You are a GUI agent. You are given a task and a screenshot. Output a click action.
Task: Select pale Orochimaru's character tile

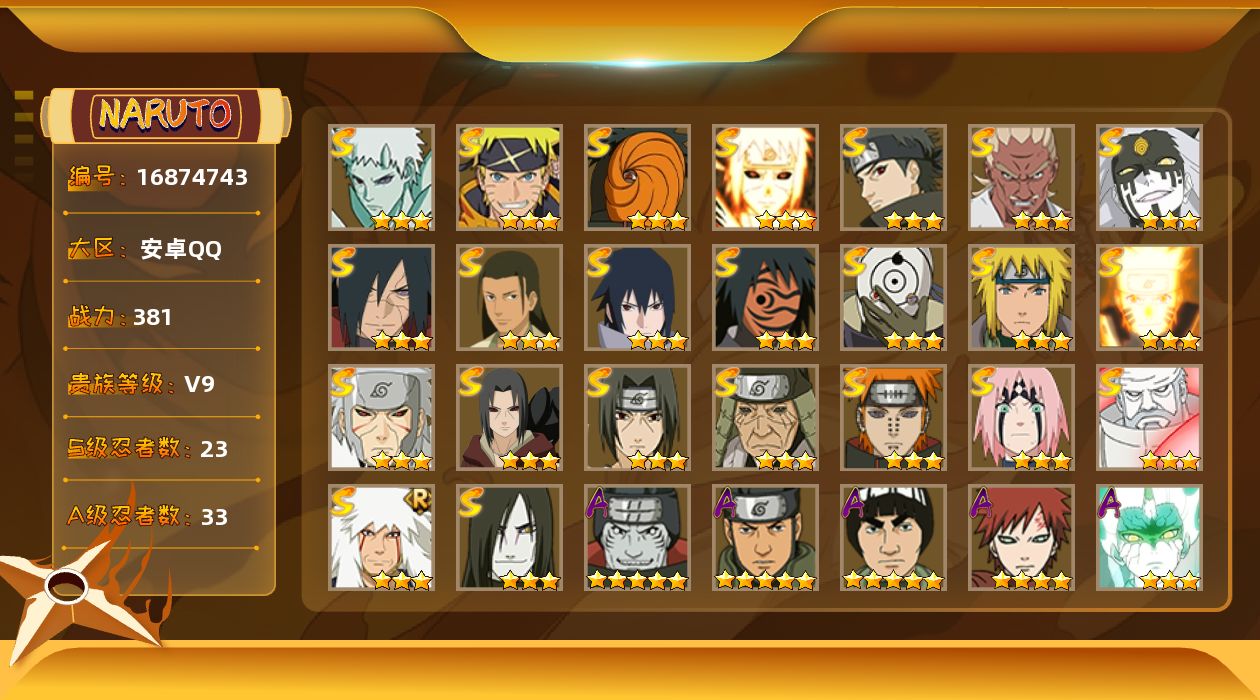click(509, 537)
